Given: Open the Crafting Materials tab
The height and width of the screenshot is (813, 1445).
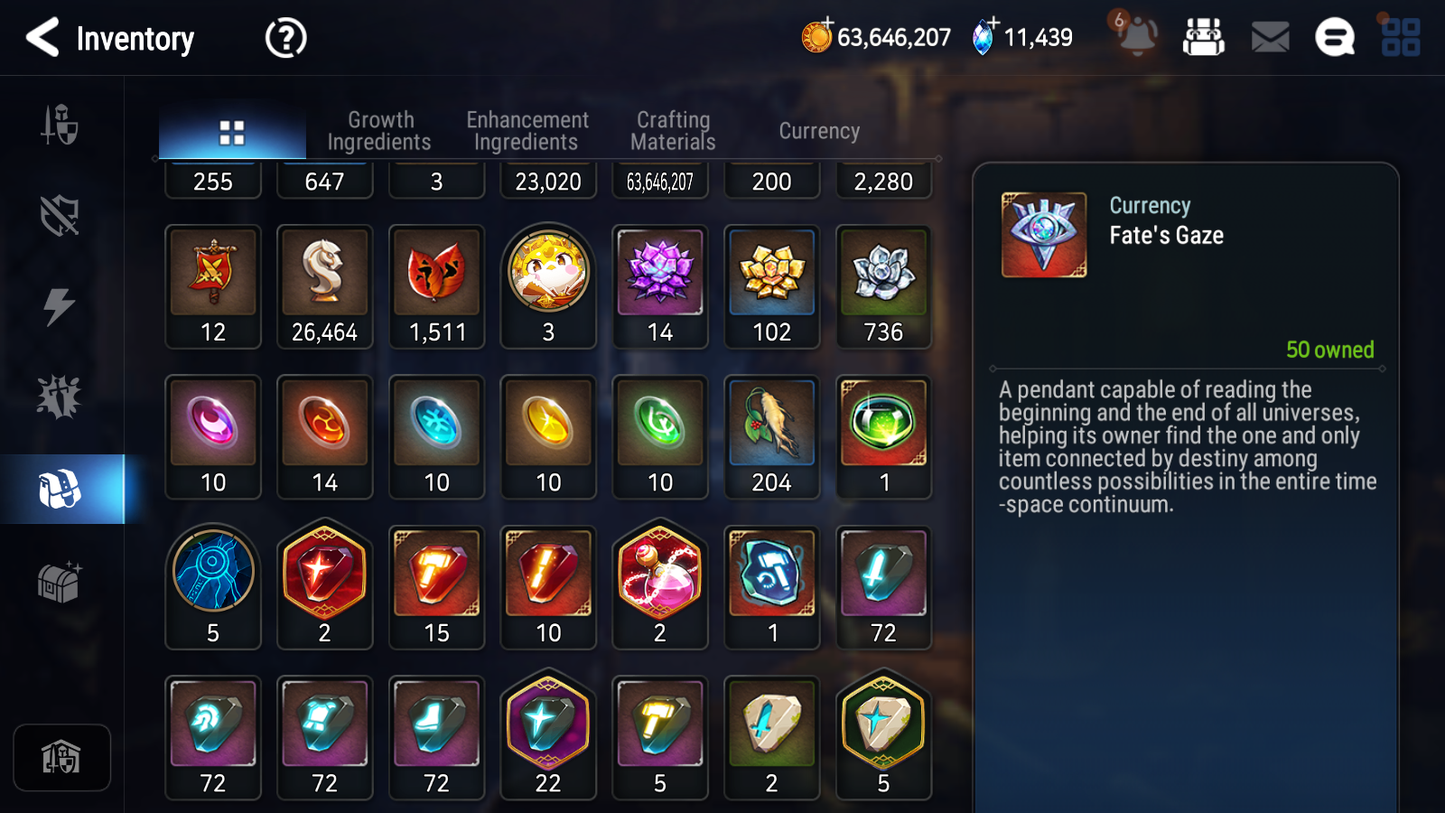Looking at the screenshot, I should 672,130.
